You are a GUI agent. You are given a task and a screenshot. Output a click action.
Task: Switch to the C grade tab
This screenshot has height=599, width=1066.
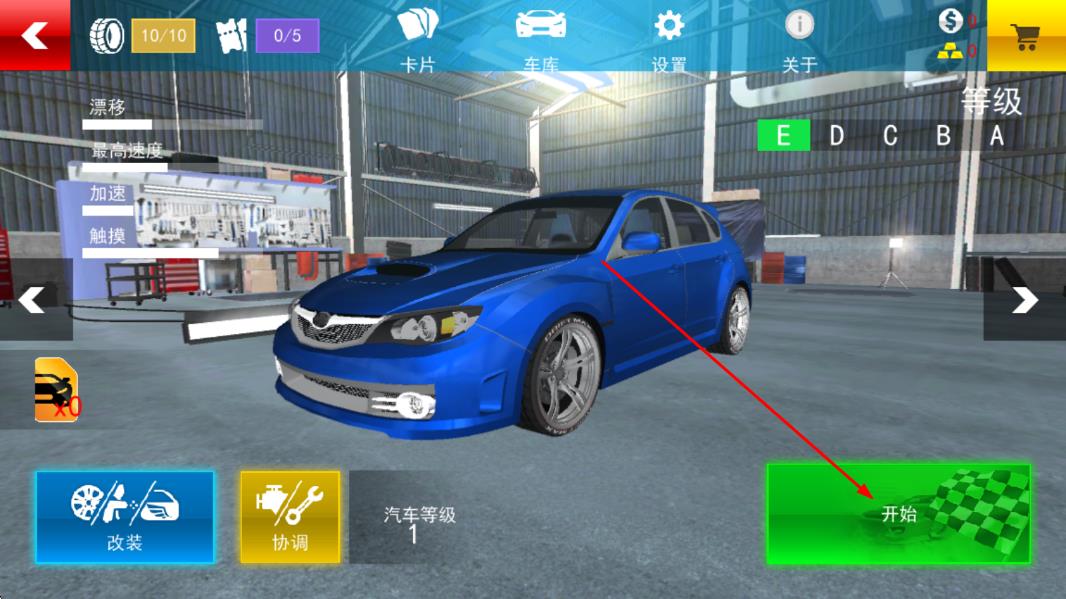coord(890,135)
